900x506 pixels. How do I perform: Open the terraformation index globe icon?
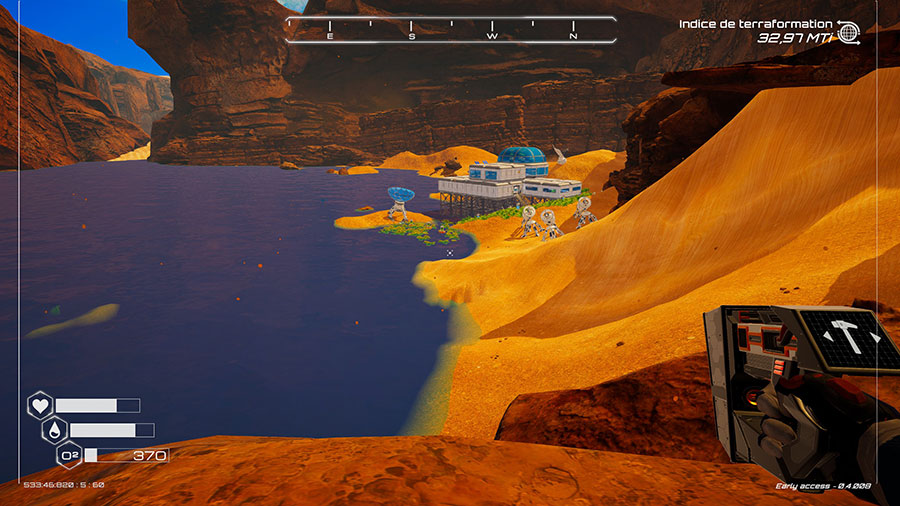848,32
